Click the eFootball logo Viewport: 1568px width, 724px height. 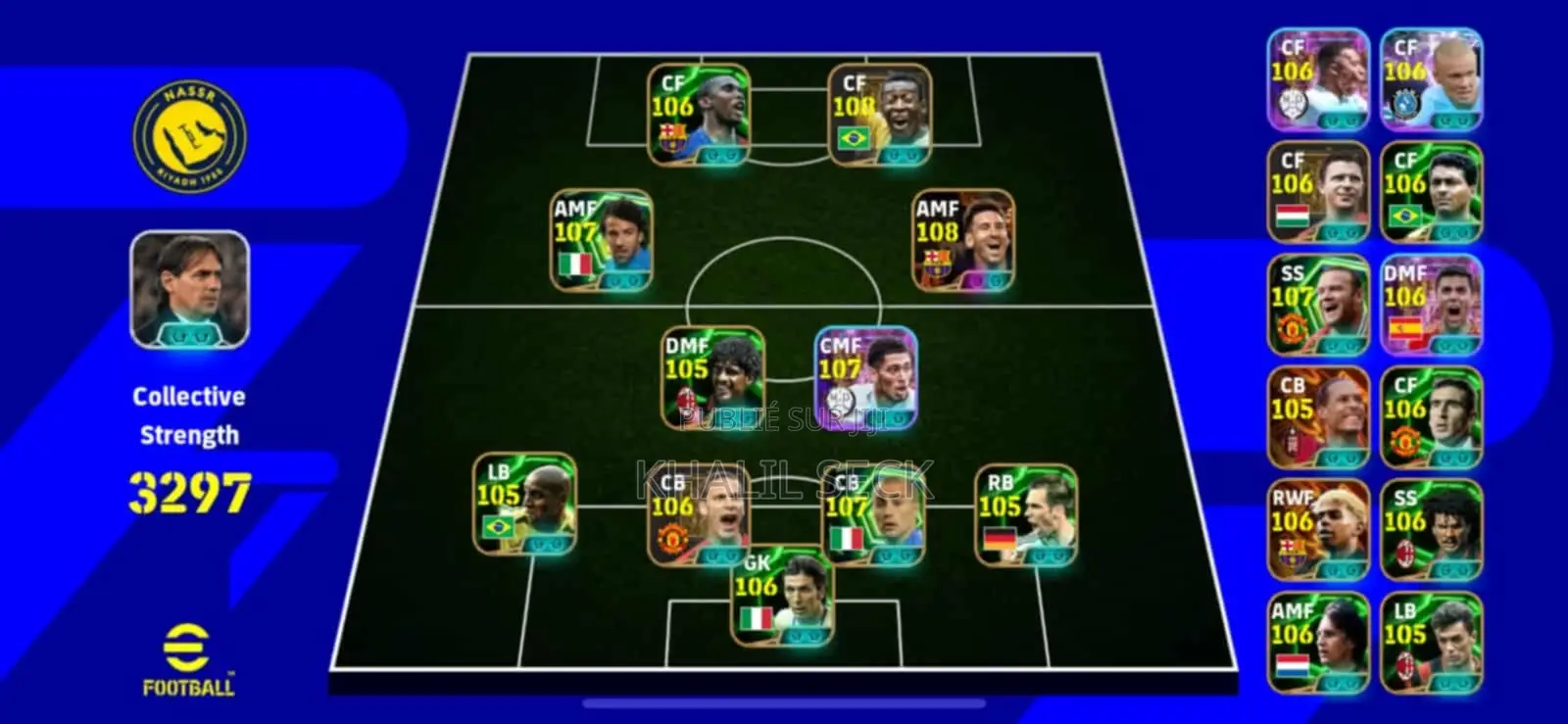tap(187, 661)
